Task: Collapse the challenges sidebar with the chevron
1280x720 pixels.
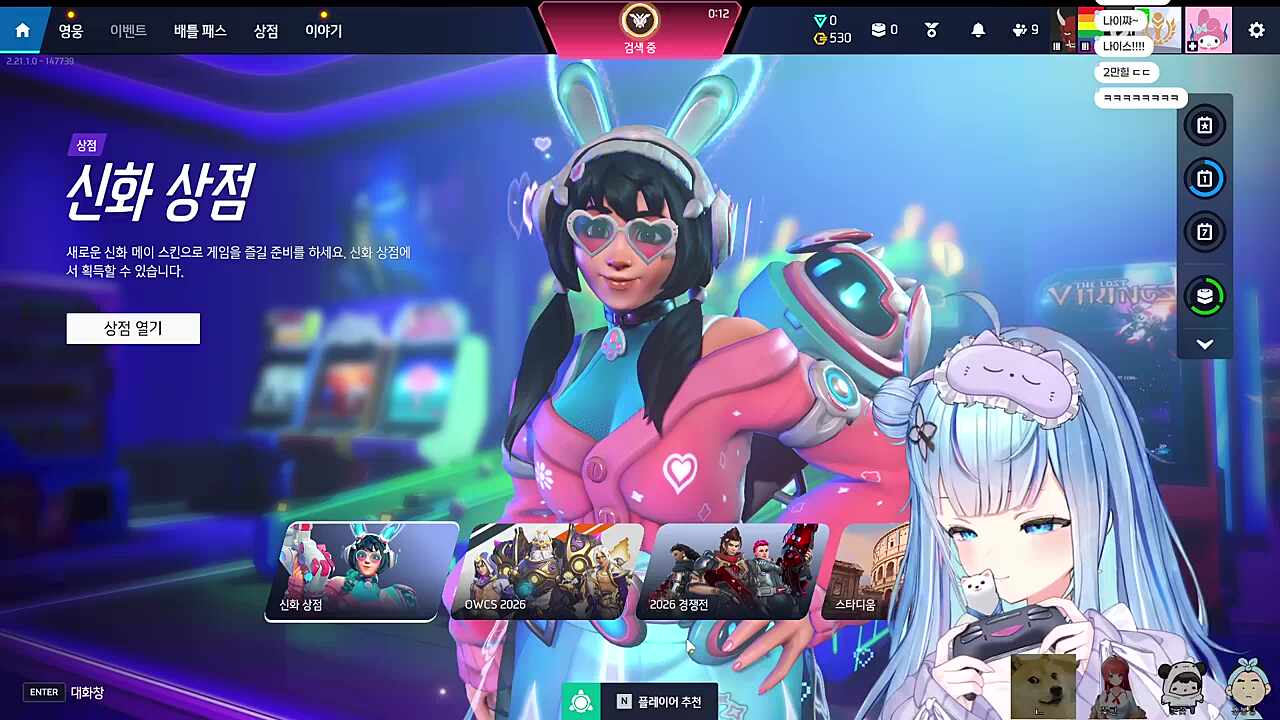Action: 1204,344
